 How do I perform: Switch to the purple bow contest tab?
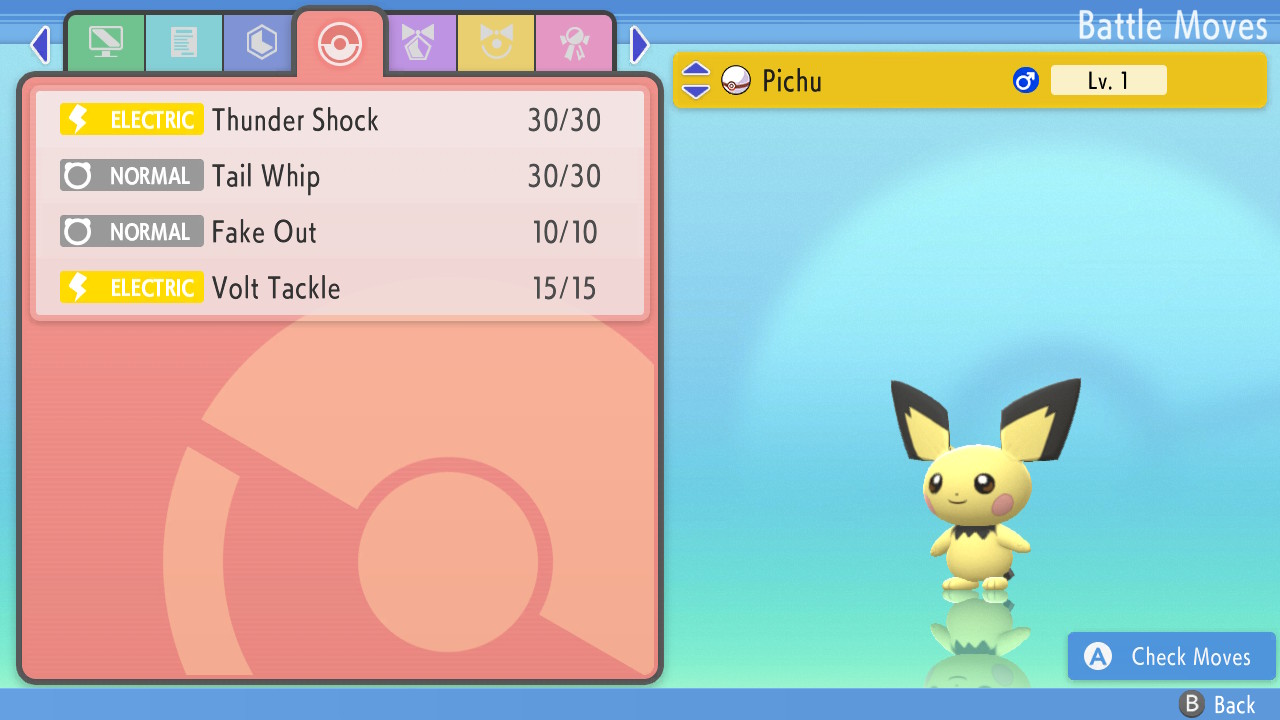pos(418,43)
